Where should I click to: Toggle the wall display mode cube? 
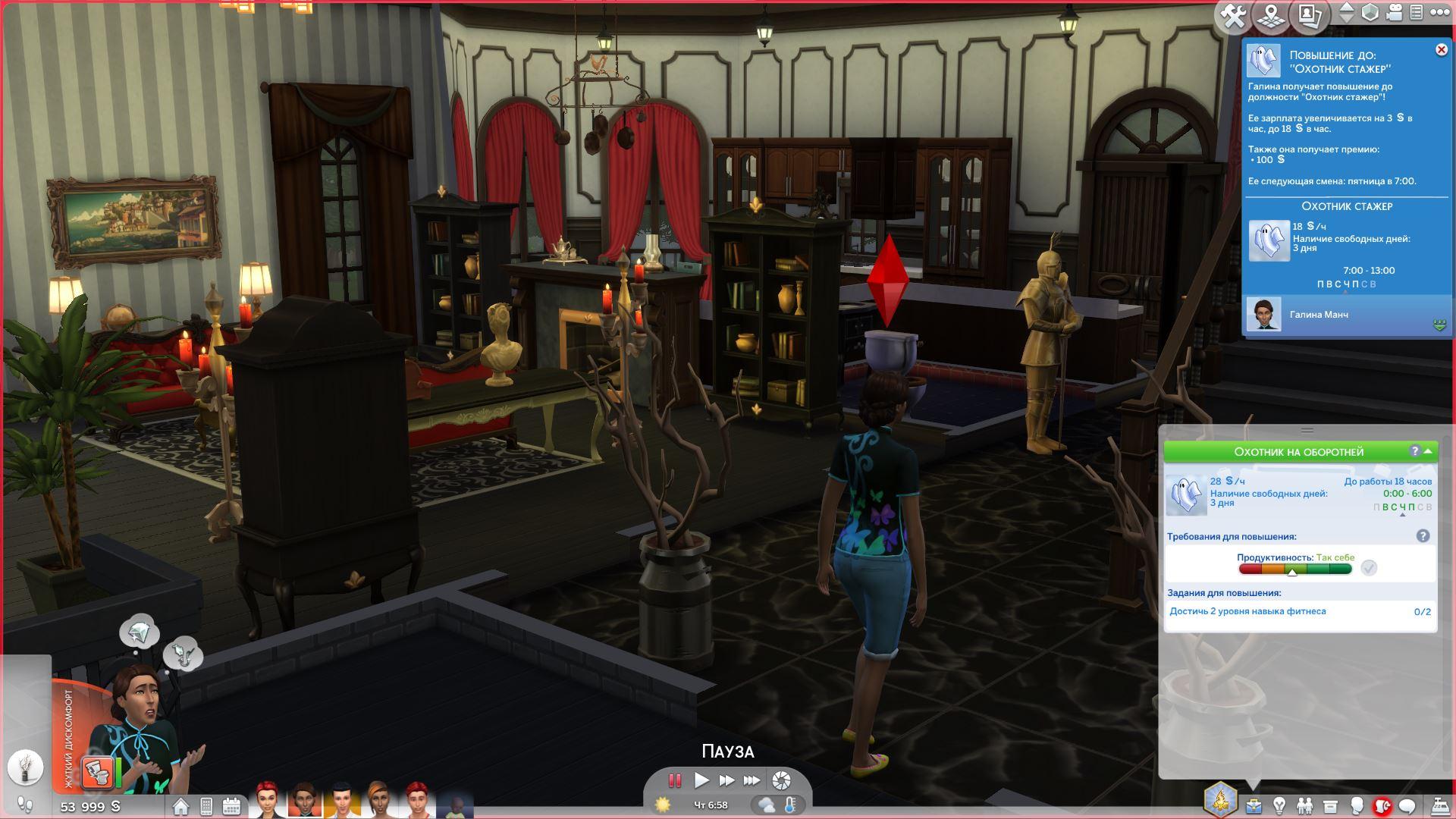pyautogui.click(x=1370, y=13)
